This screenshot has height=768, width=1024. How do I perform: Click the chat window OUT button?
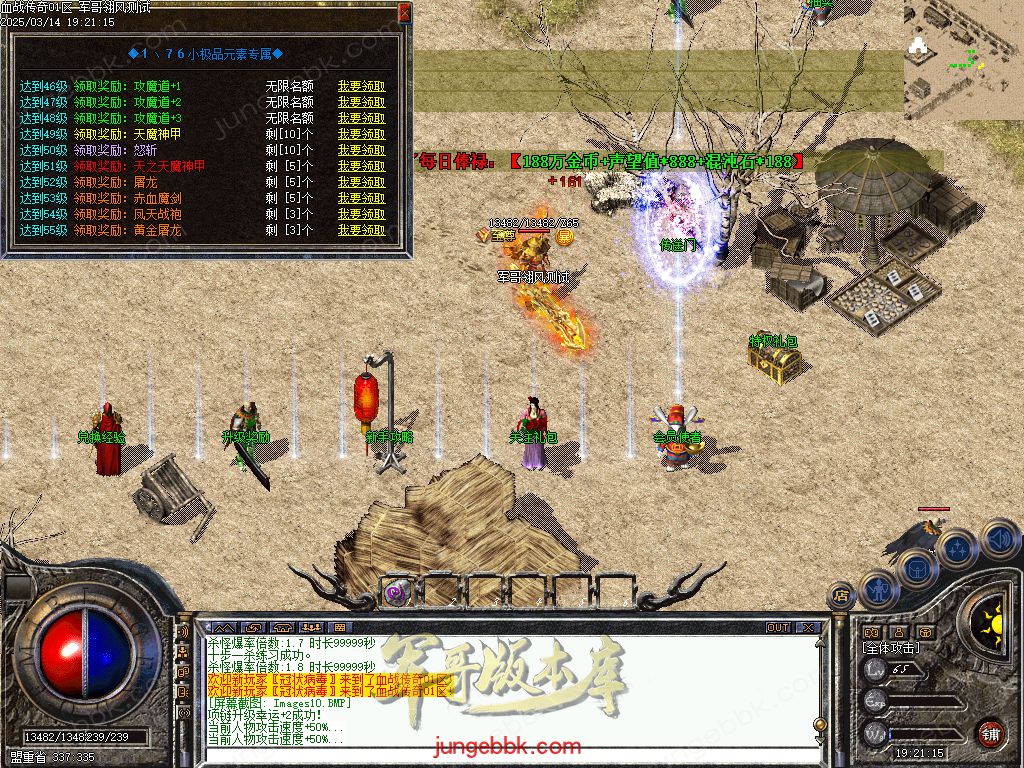tap(778, 628)
